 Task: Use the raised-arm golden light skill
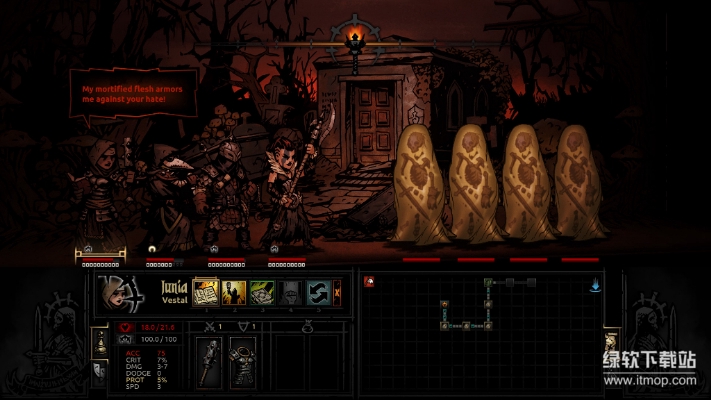tap(234, 292)
